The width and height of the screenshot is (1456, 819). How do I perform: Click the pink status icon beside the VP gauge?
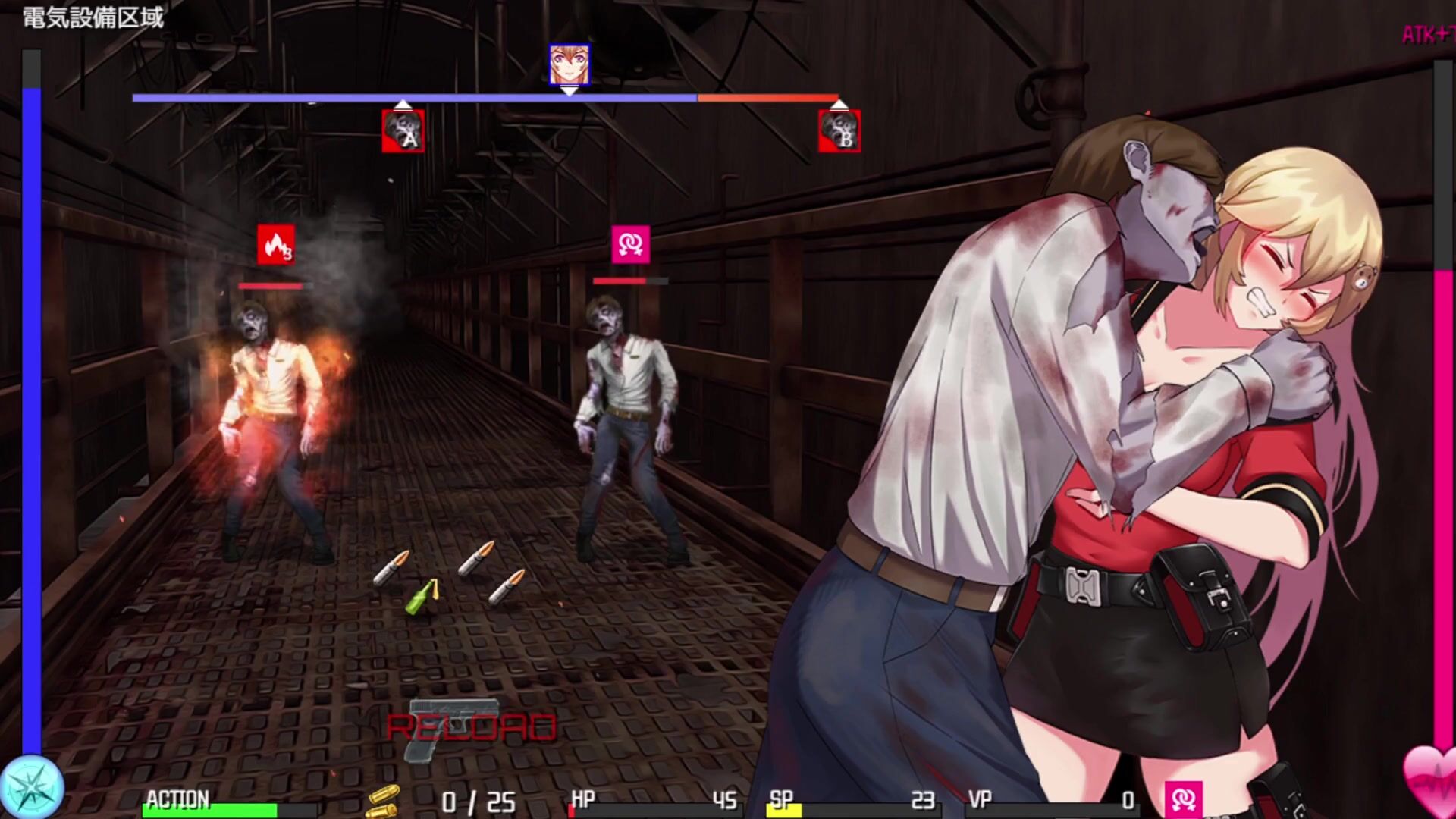[1183, 799]
